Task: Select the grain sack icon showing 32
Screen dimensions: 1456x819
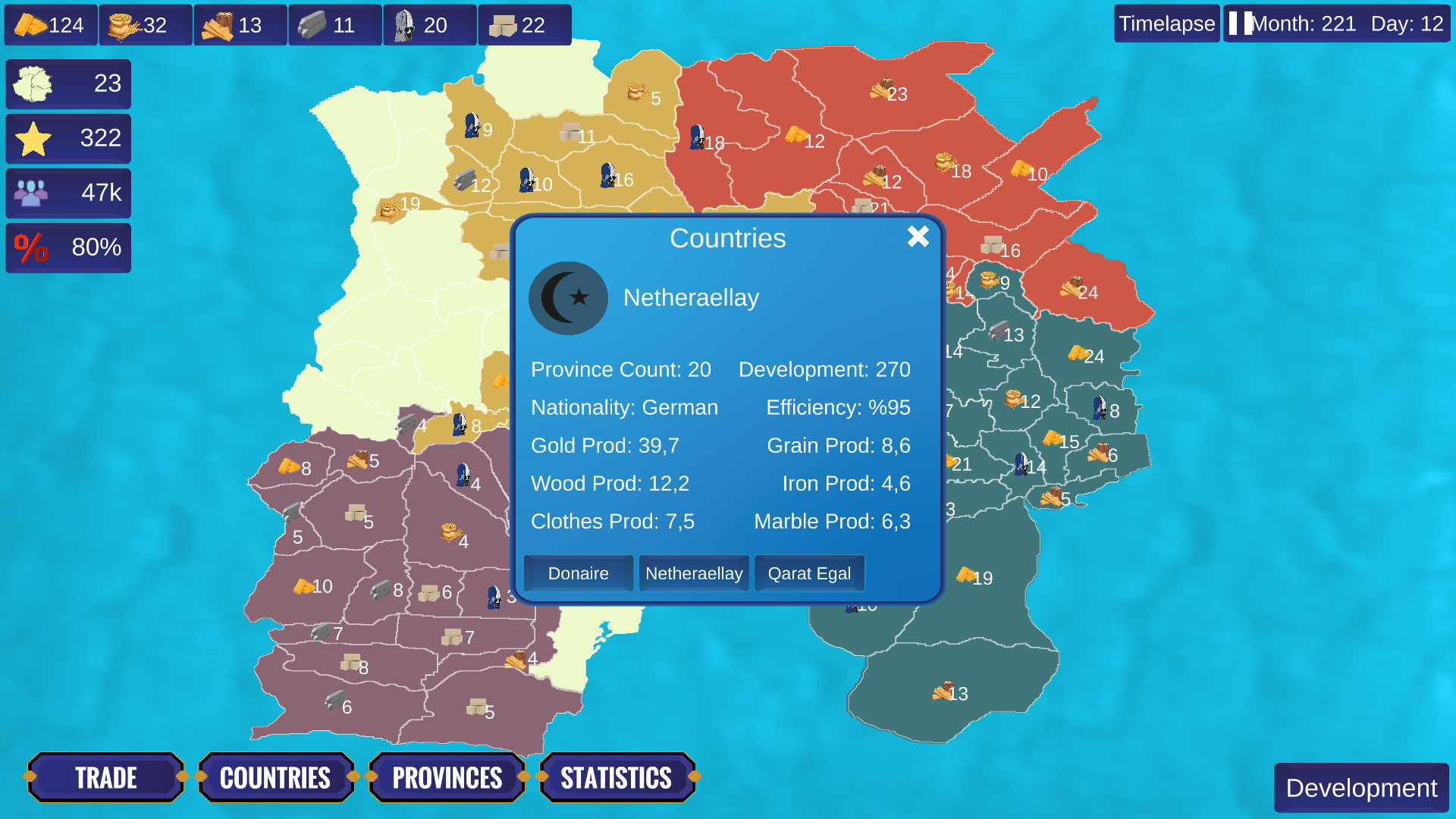Action: click(124, 24)
